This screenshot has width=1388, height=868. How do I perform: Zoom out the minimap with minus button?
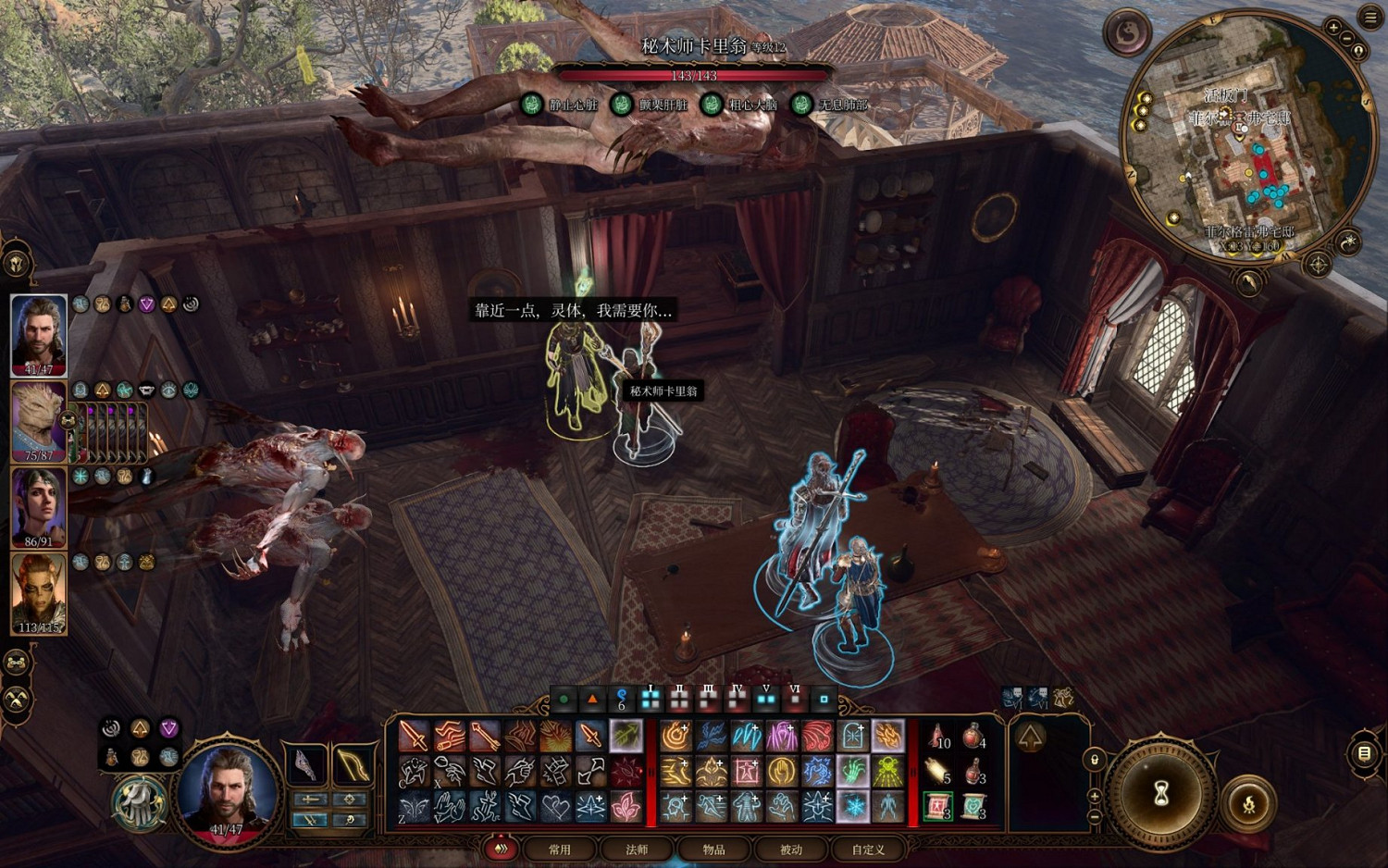point(1348,38)
